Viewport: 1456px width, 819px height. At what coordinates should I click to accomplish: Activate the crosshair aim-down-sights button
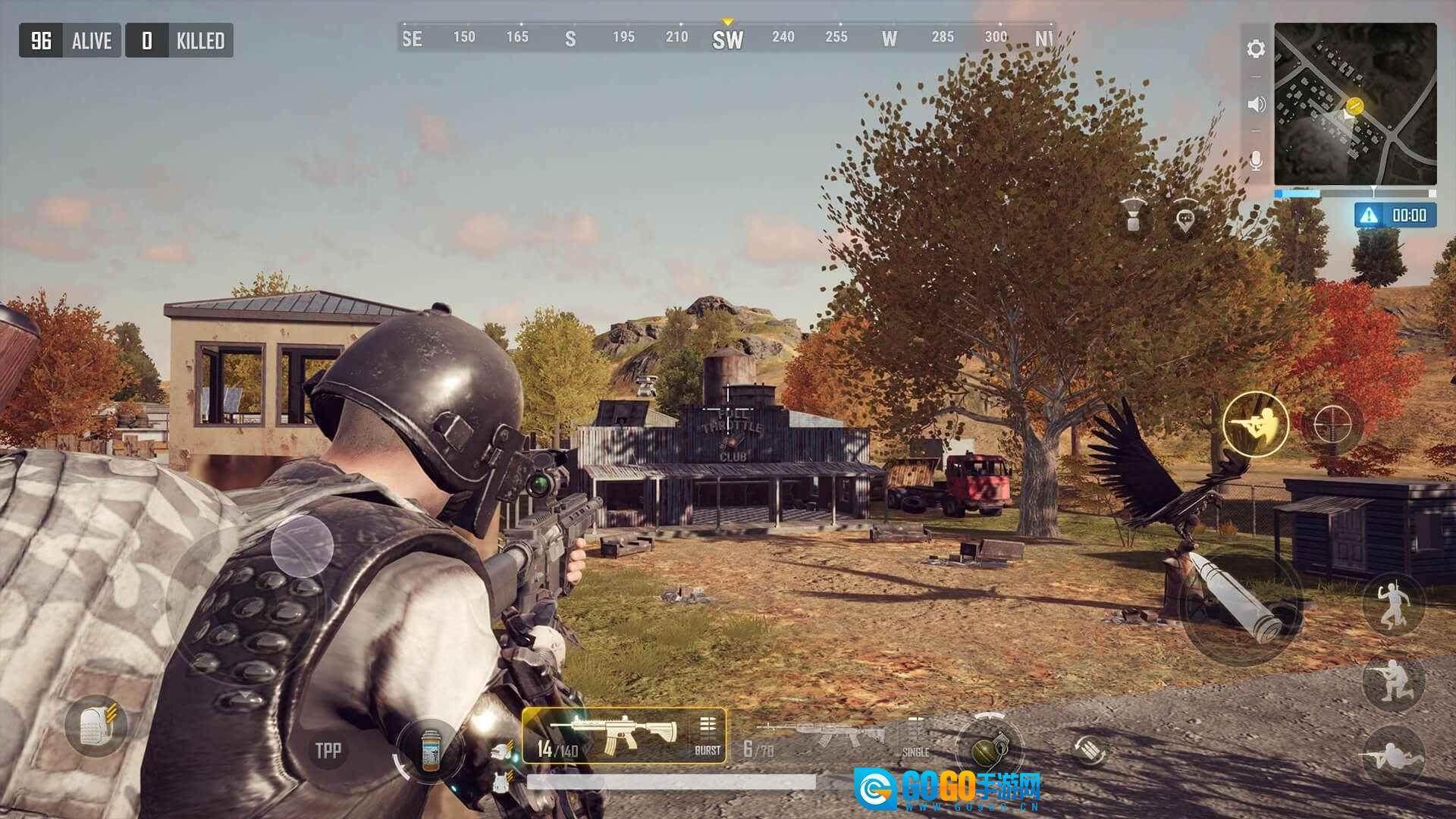point(1332,424)
